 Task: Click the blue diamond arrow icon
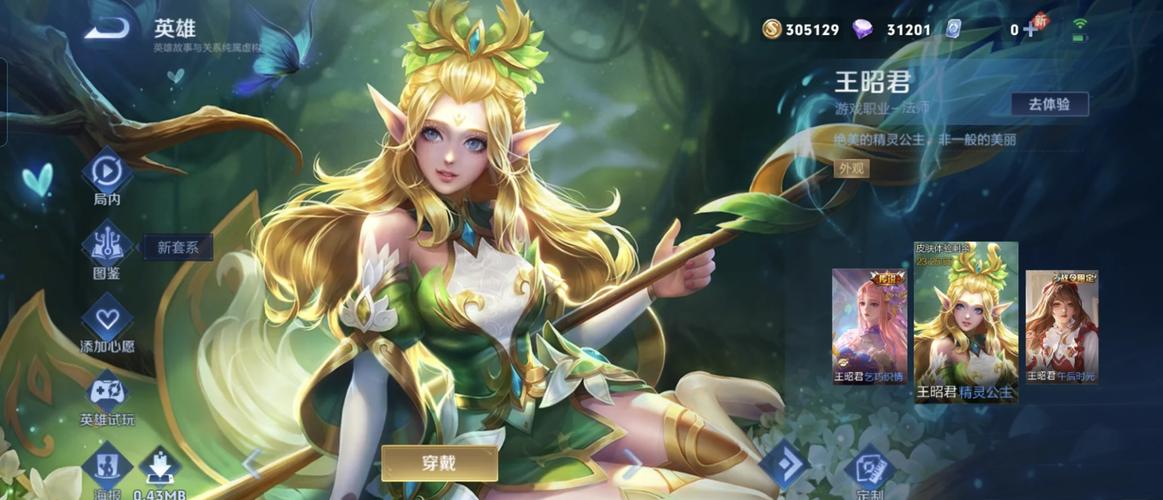click(x=782, y=465)
